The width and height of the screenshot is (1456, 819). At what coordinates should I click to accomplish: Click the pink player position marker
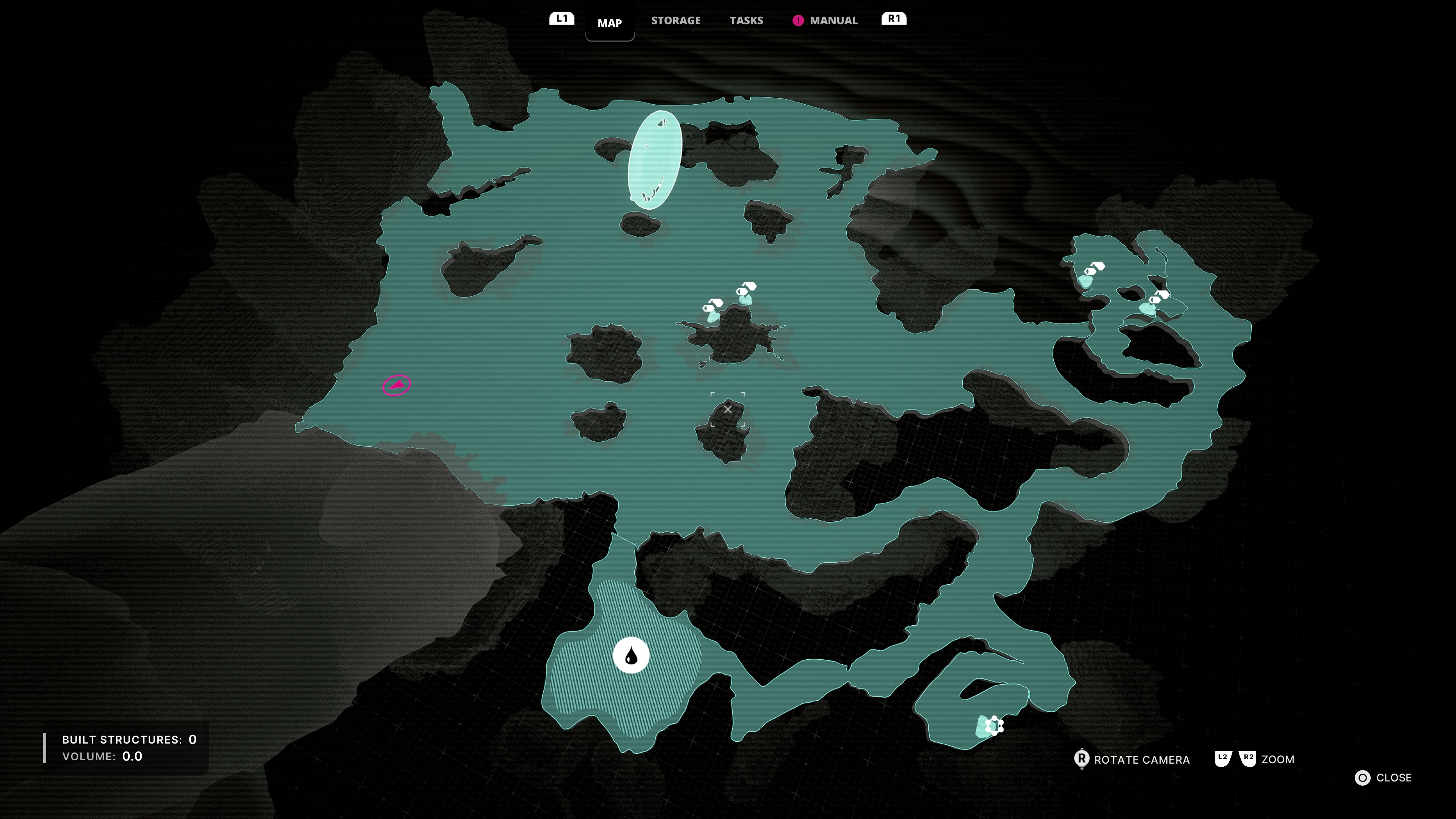pyautogui.click(x=397, y=386)
